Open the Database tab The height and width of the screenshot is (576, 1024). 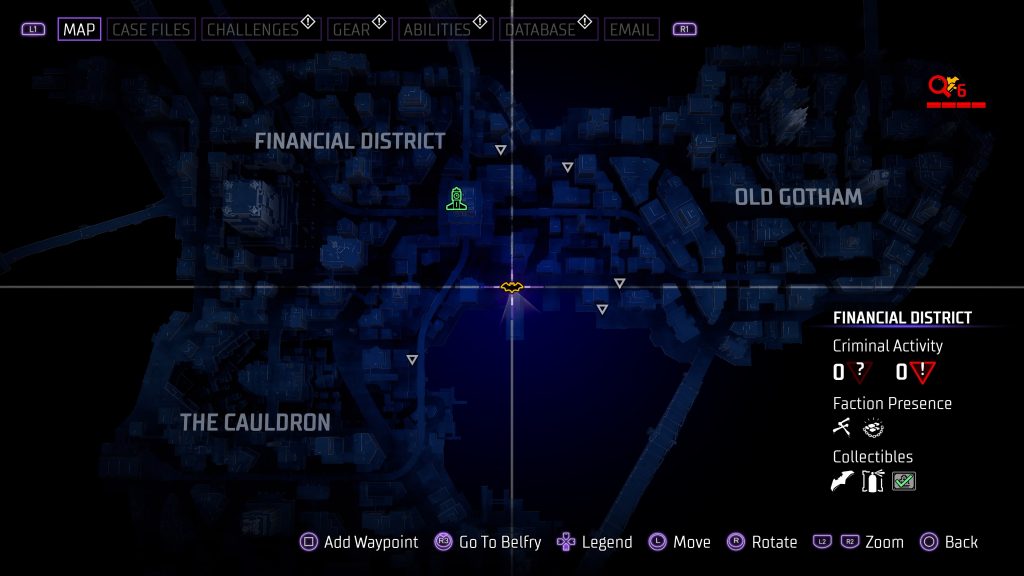[540, 29]
